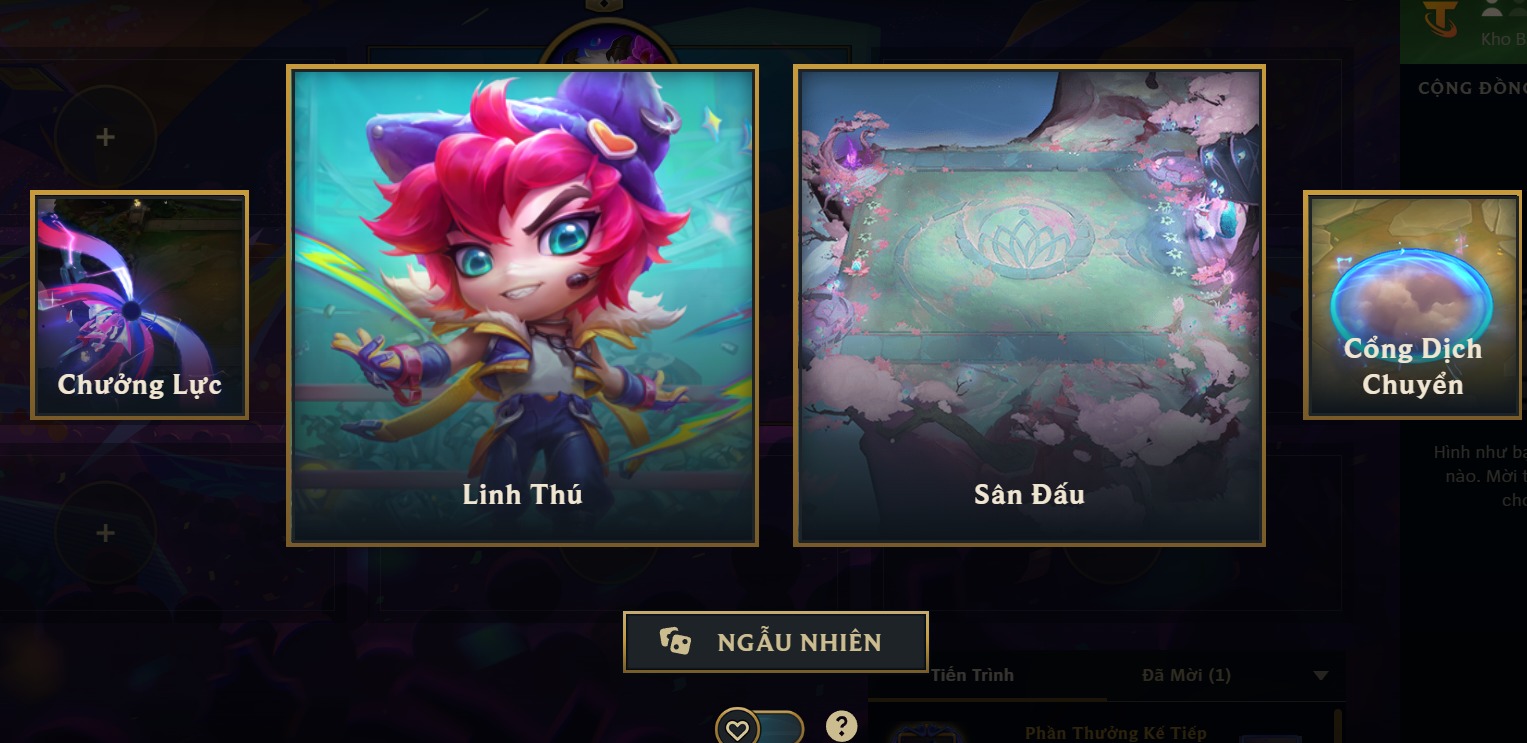Toggle the heart favorites switch
The image size is (1527, 743).
[759, 729]
